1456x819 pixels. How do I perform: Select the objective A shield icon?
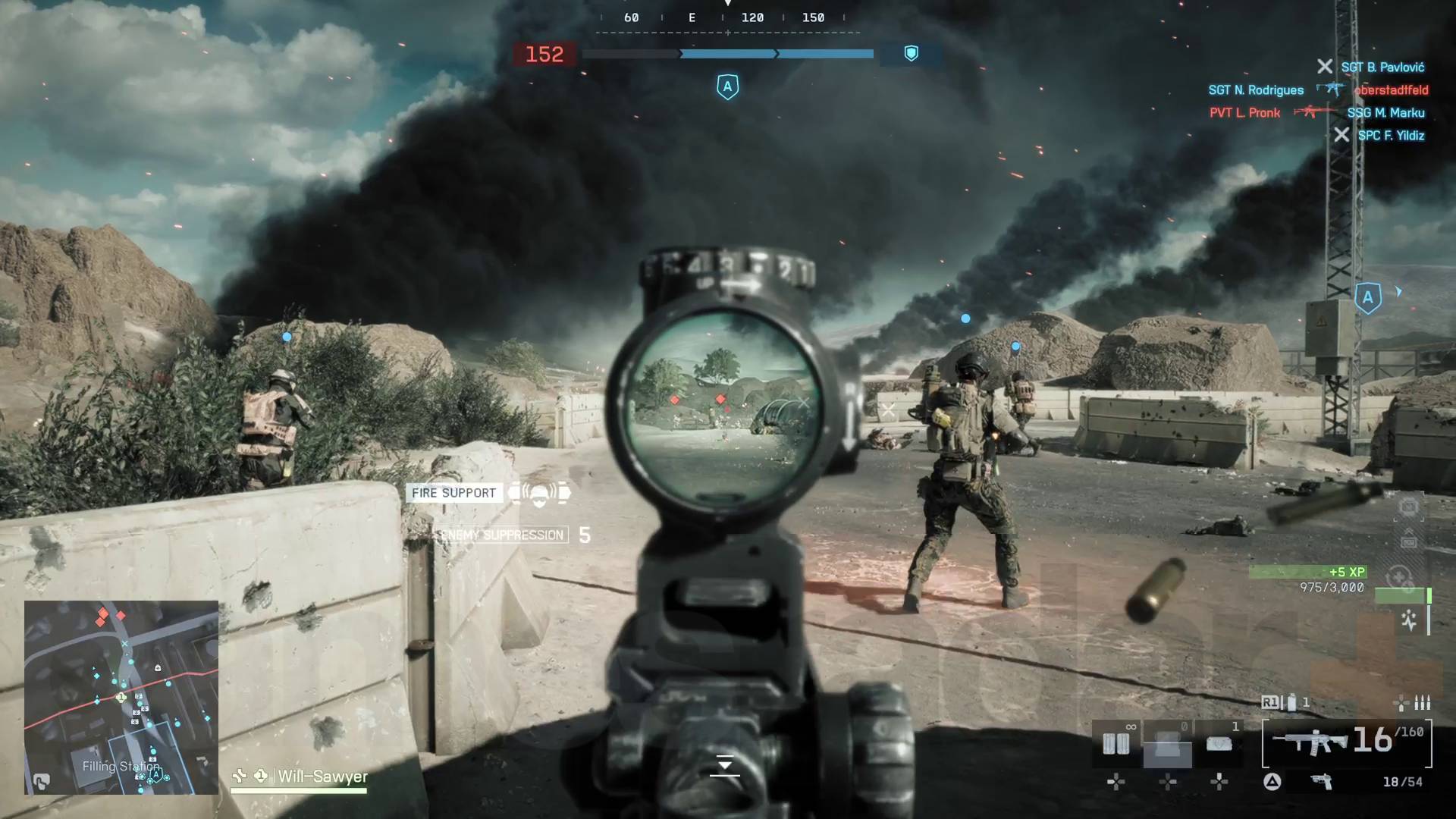click(726, 86)
